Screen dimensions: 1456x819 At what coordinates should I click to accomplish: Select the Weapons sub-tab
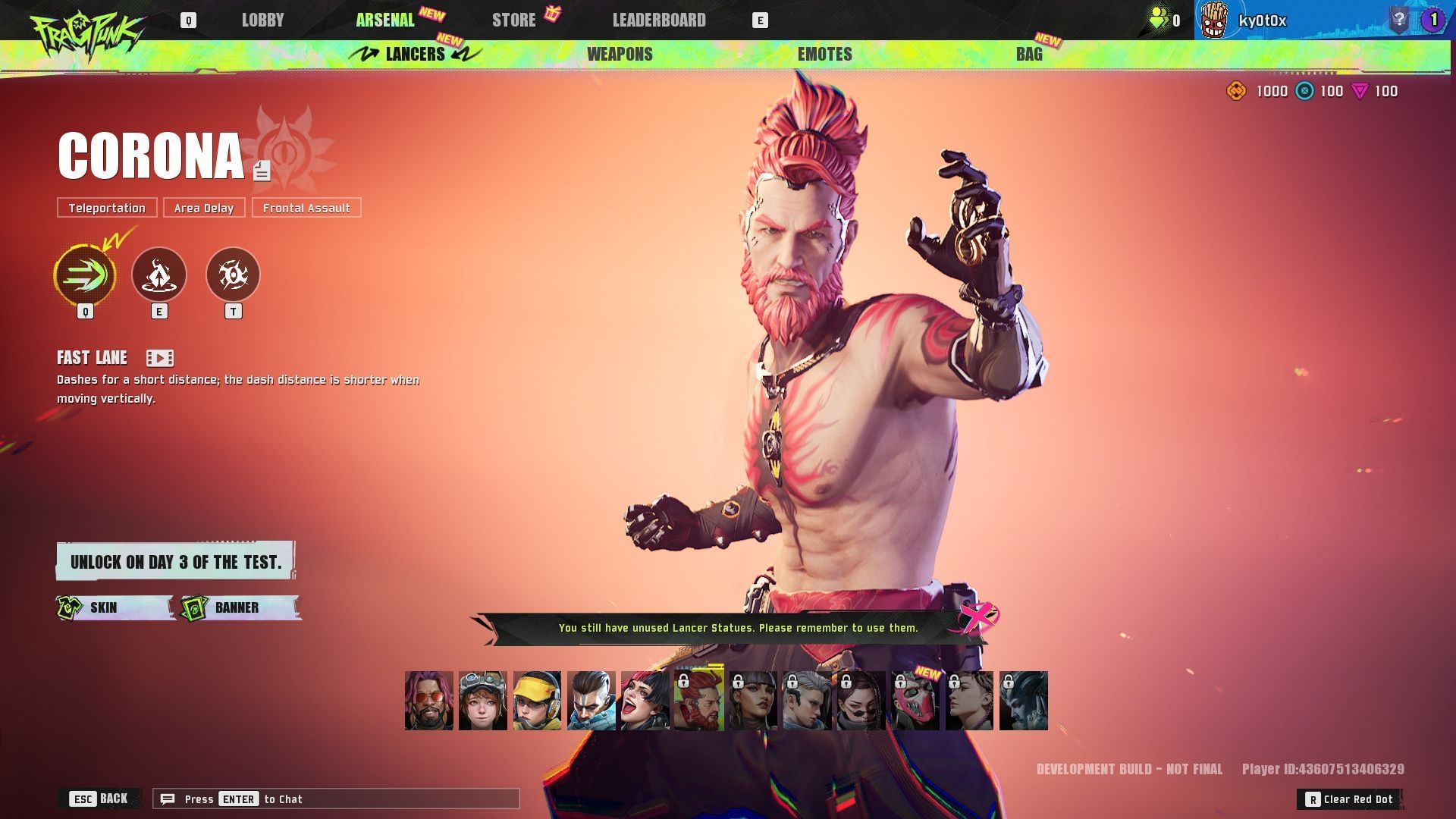(620, 54)
